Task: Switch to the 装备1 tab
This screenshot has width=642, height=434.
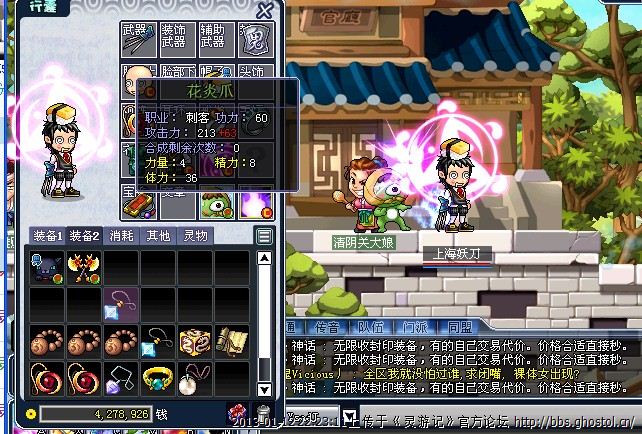Action: [46, 236]
